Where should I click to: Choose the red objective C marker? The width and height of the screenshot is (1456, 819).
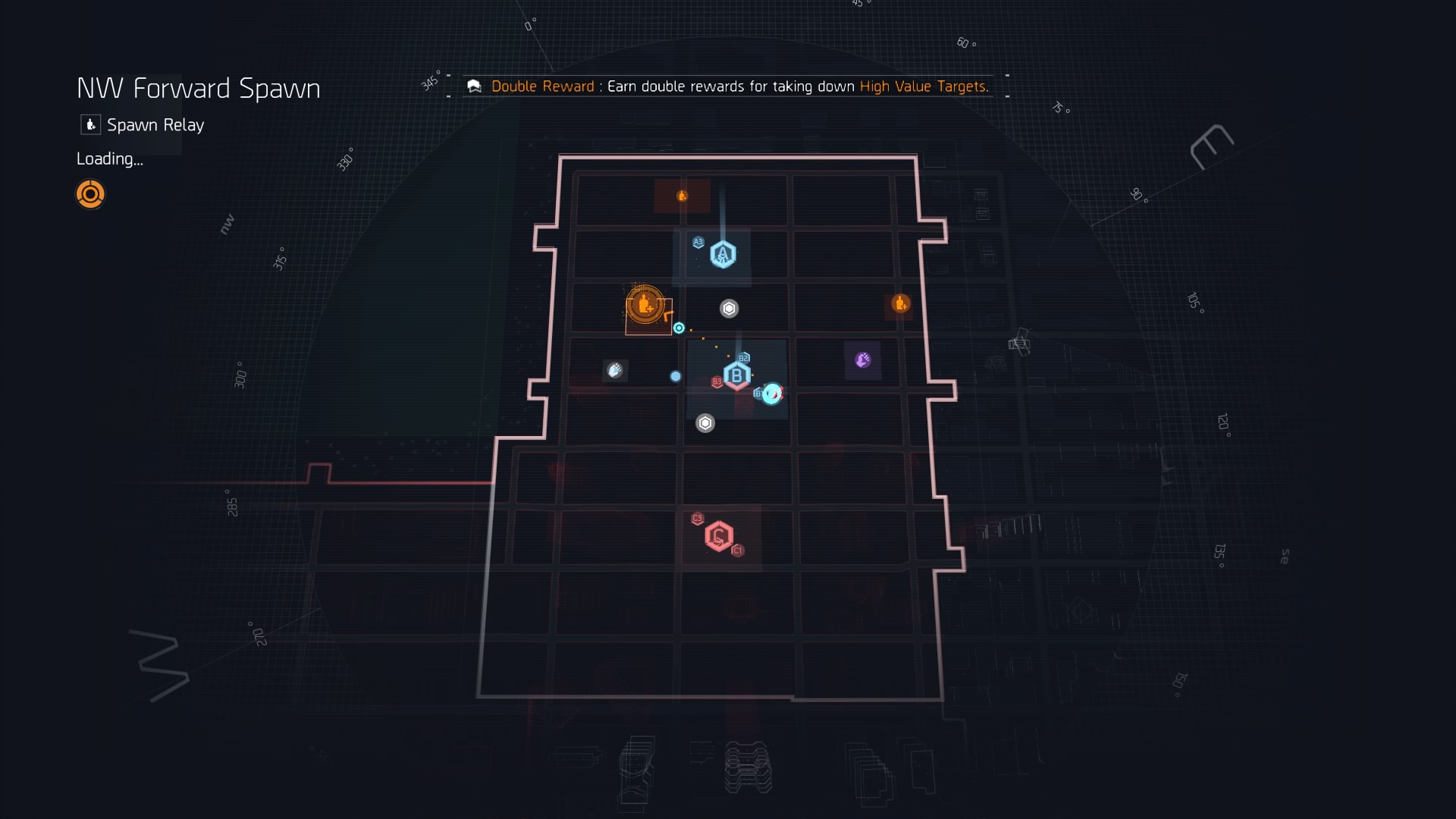[718, 536]
